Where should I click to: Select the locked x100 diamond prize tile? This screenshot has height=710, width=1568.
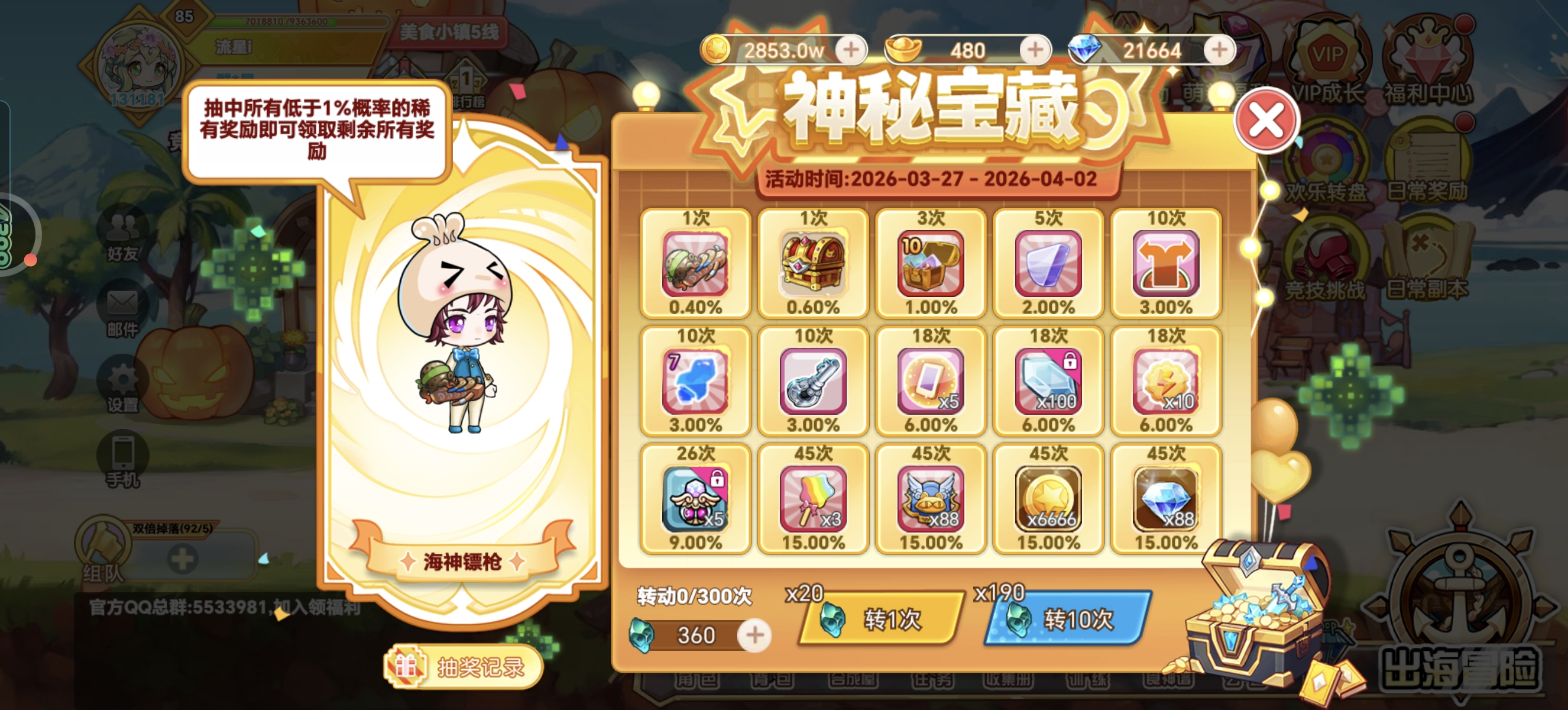(x=1048, y=382)
